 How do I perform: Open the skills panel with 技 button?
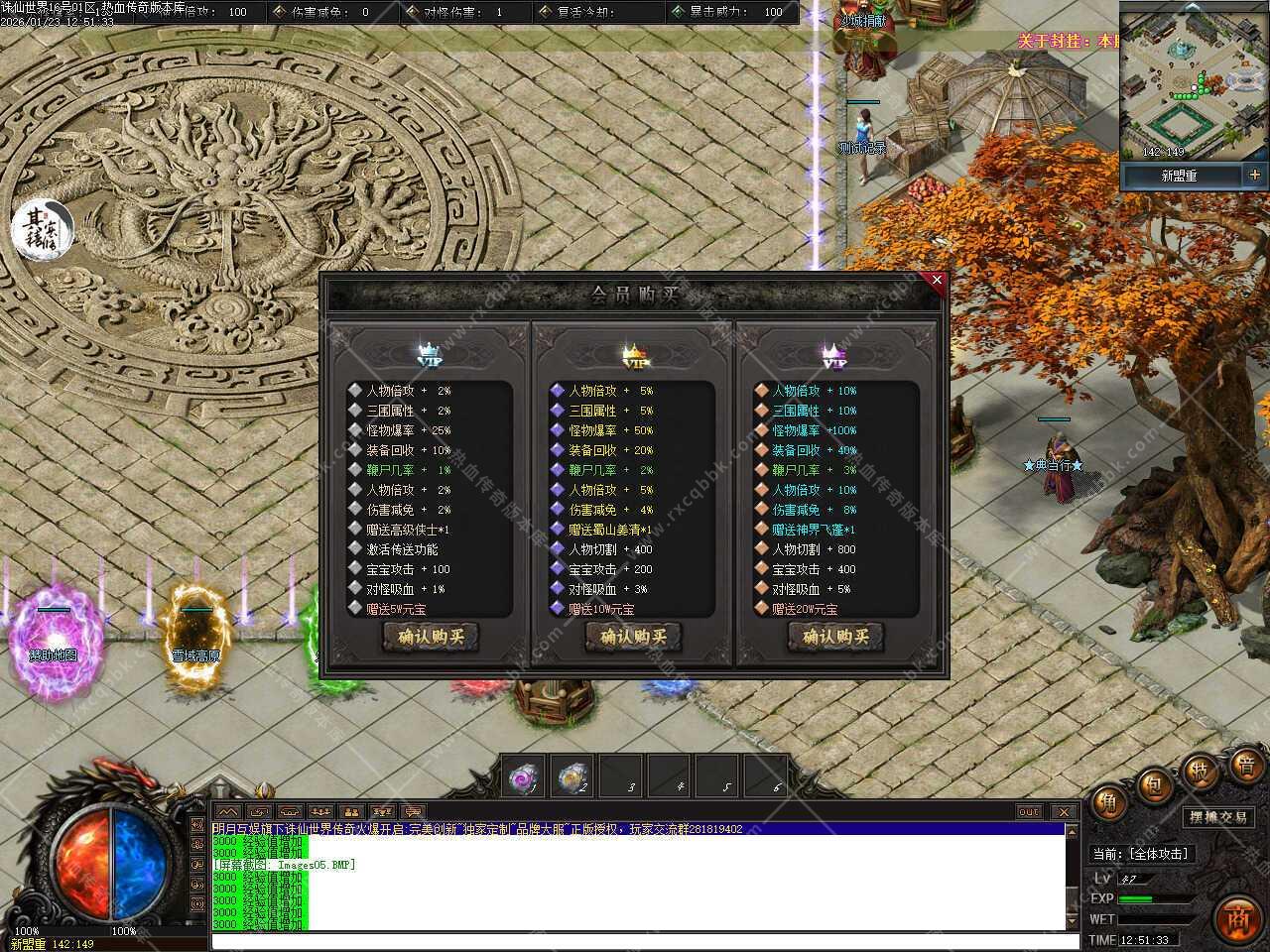[x=1200, y=771]
